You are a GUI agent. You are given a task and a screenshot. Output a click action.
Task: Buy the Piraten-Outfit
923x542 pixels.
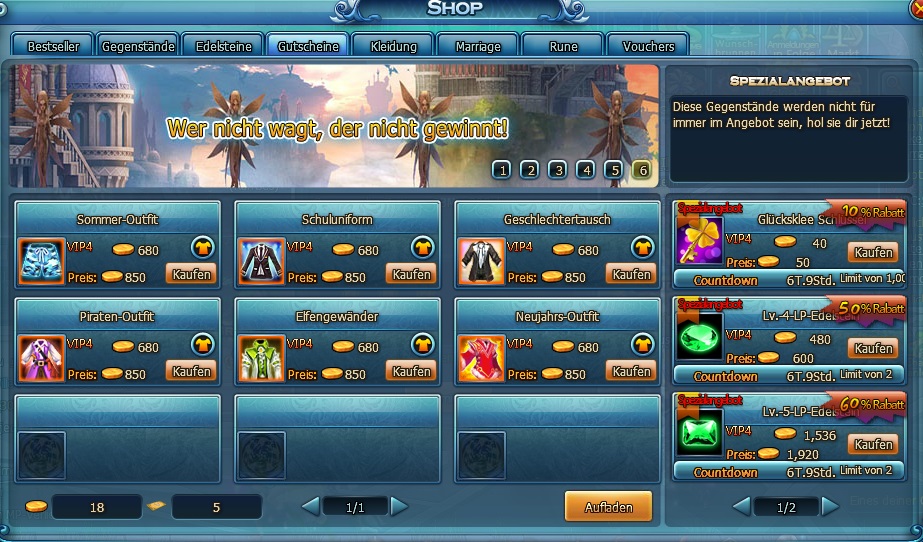(x=190, y=371)
